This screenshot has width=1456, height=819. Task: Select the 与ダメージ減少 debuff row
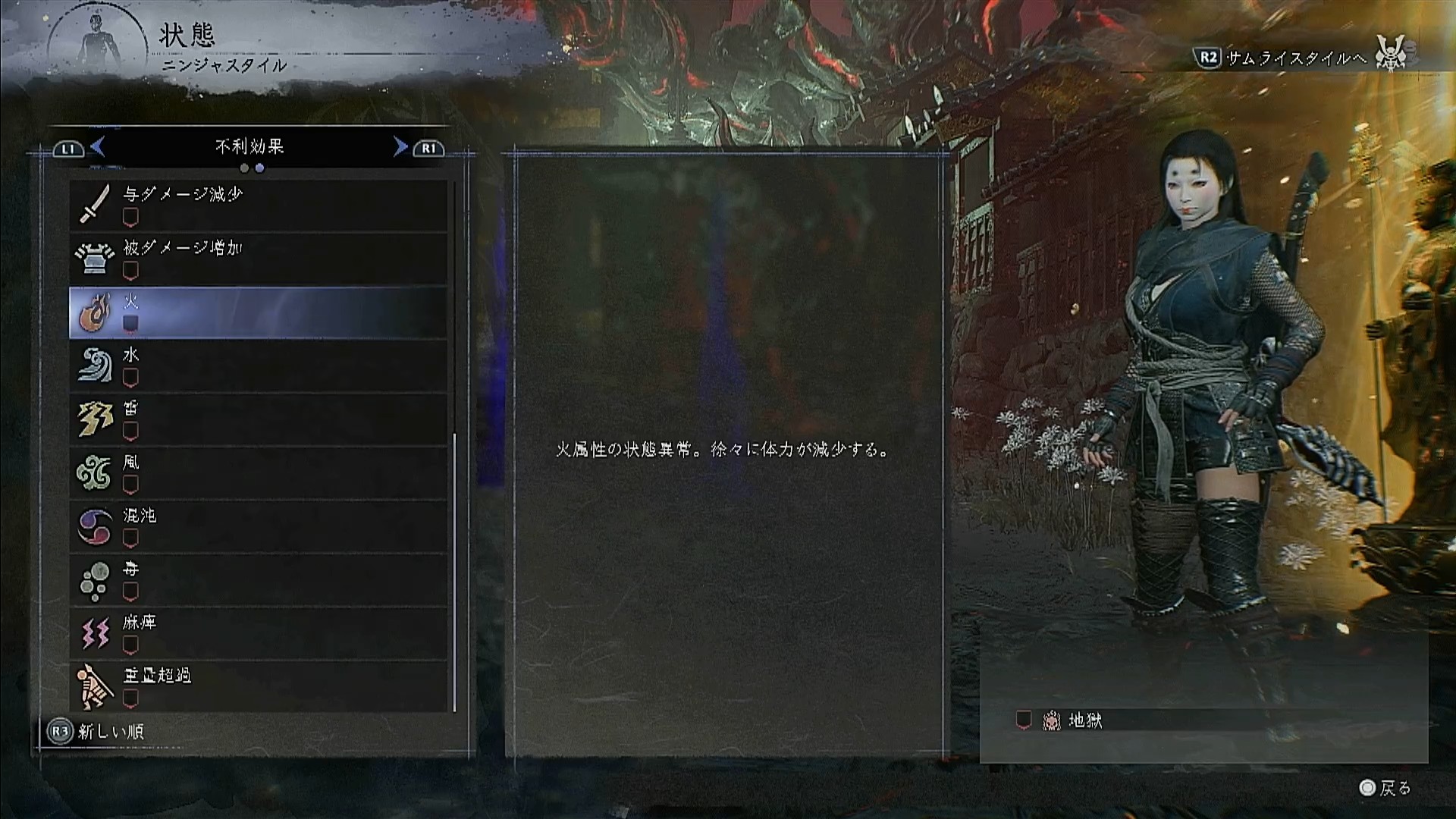pyautogui.click(x=258, y=205)
